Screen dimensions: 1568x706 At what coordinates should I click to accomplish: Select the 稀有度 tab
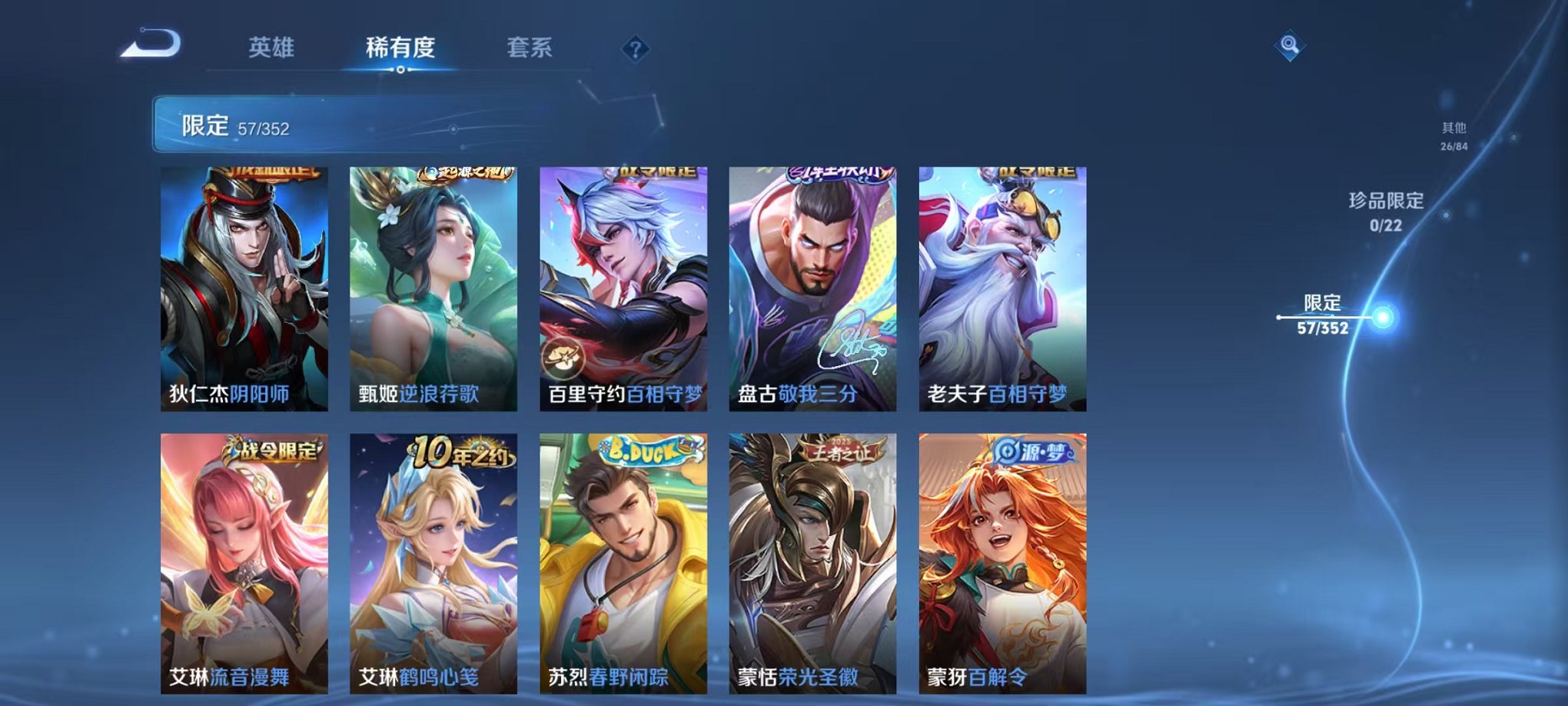click(402, 45)
